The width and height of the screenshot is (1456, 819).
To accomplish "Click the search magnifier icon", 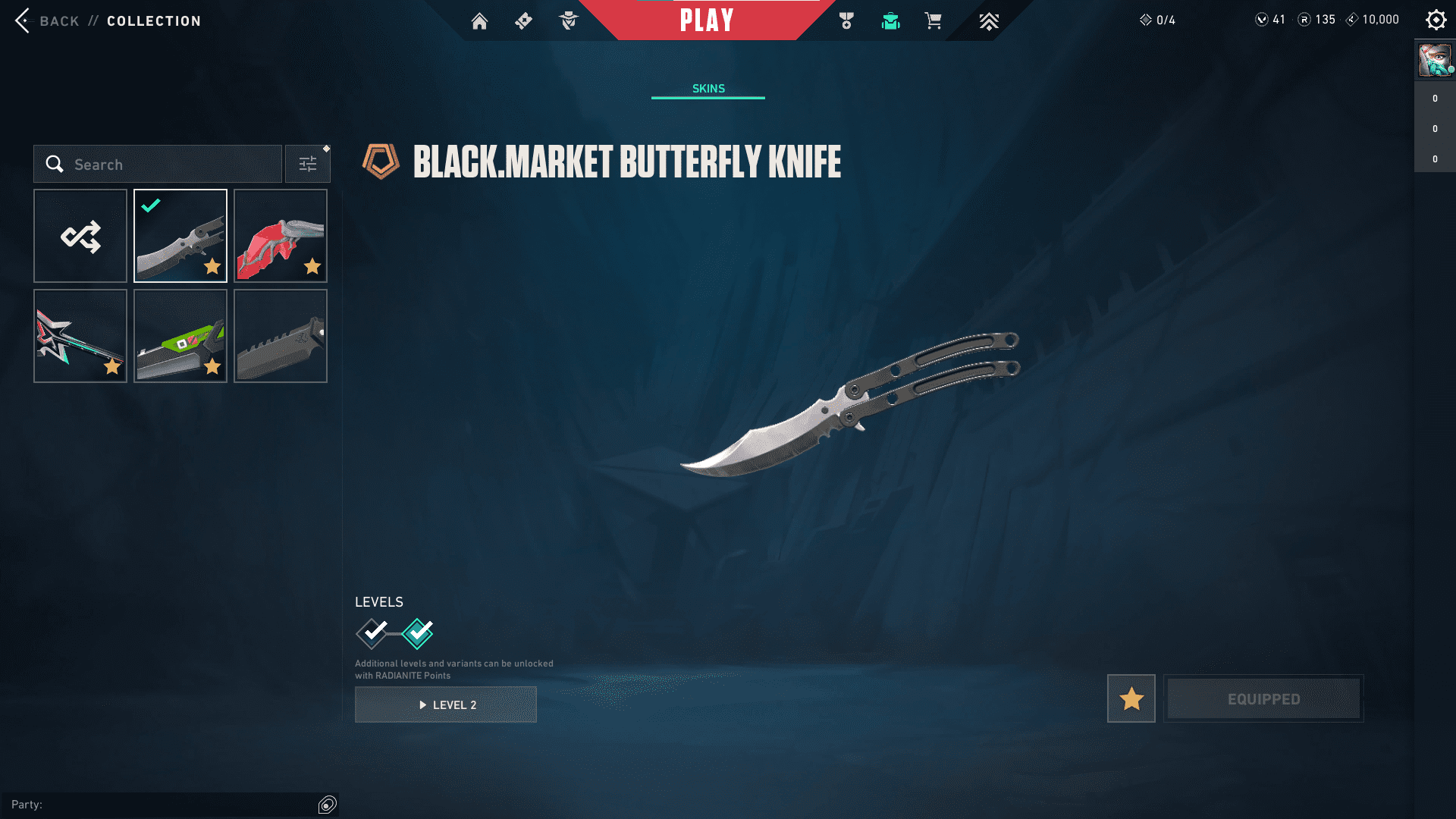I will [54, 164].
